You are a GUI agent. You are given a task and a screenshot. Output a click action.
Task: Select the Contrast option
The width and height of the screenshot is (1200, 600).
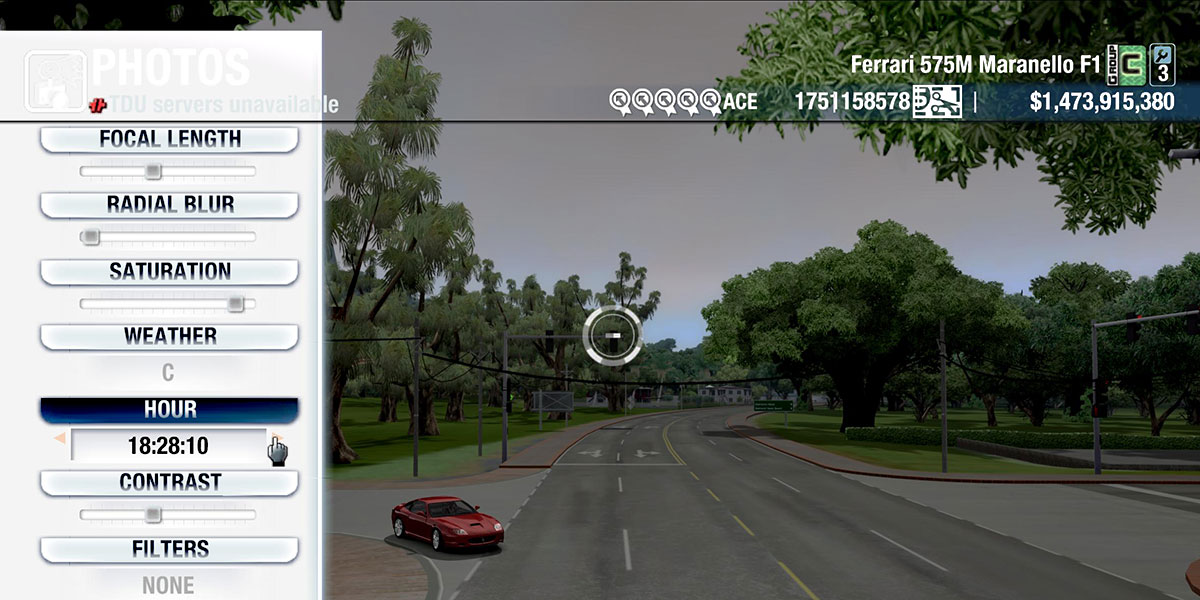point(169,482)
